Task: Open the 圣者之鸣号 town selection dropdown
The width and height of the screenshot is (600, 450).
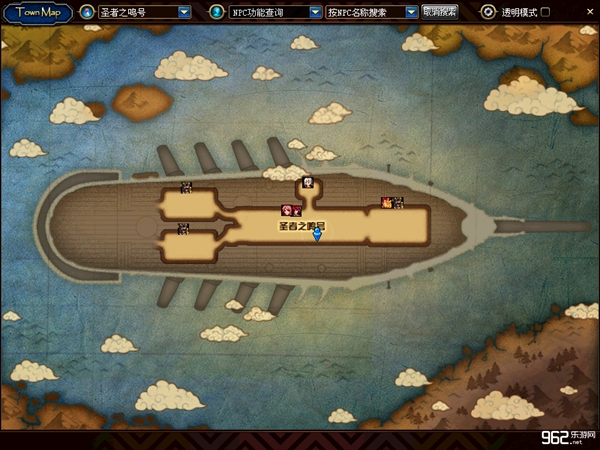Action: (x=184, y=12)
